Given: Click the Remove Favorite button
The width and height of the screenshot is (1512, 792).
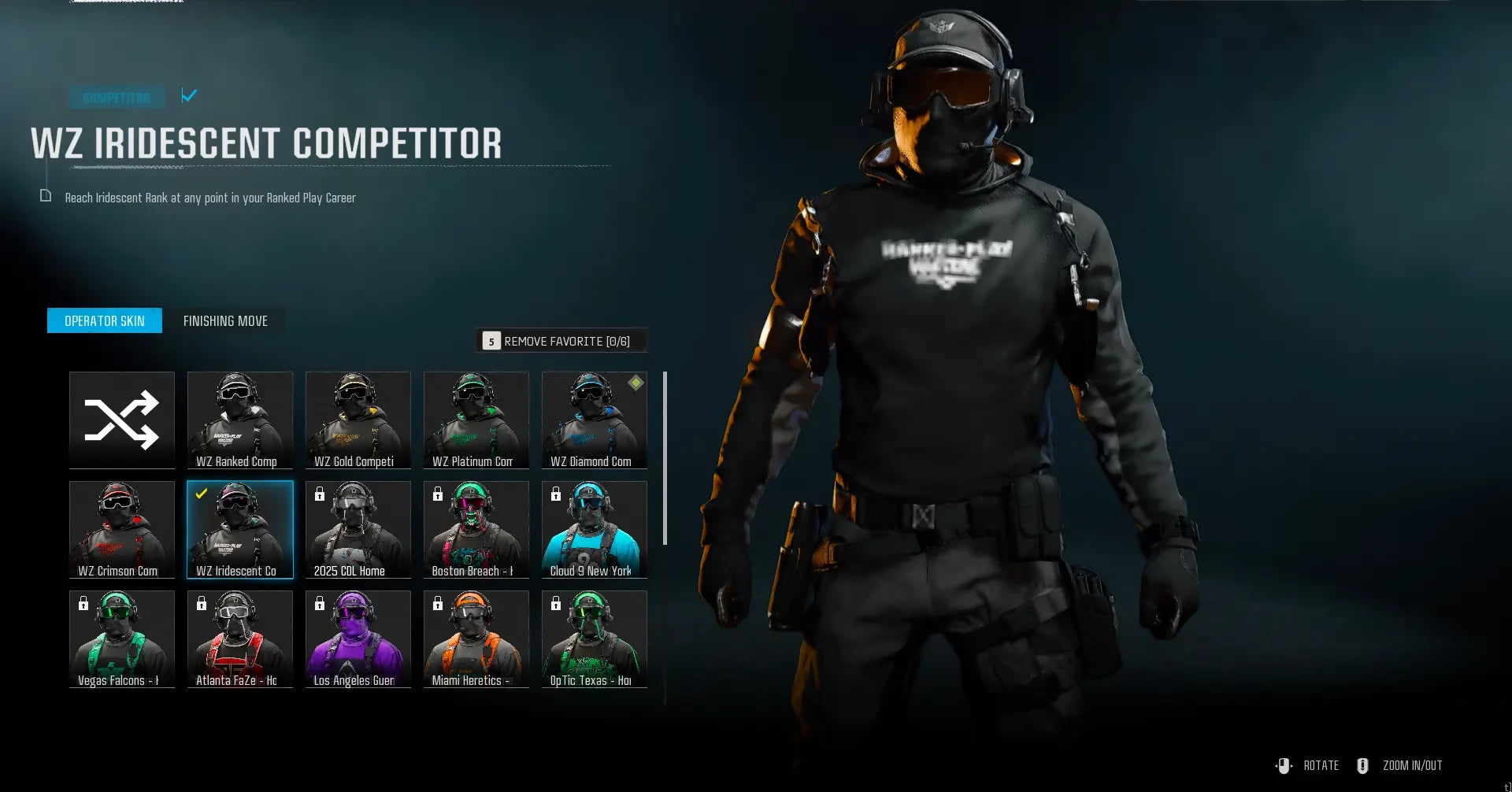Looking at the screenshot, I should (561, 341).
